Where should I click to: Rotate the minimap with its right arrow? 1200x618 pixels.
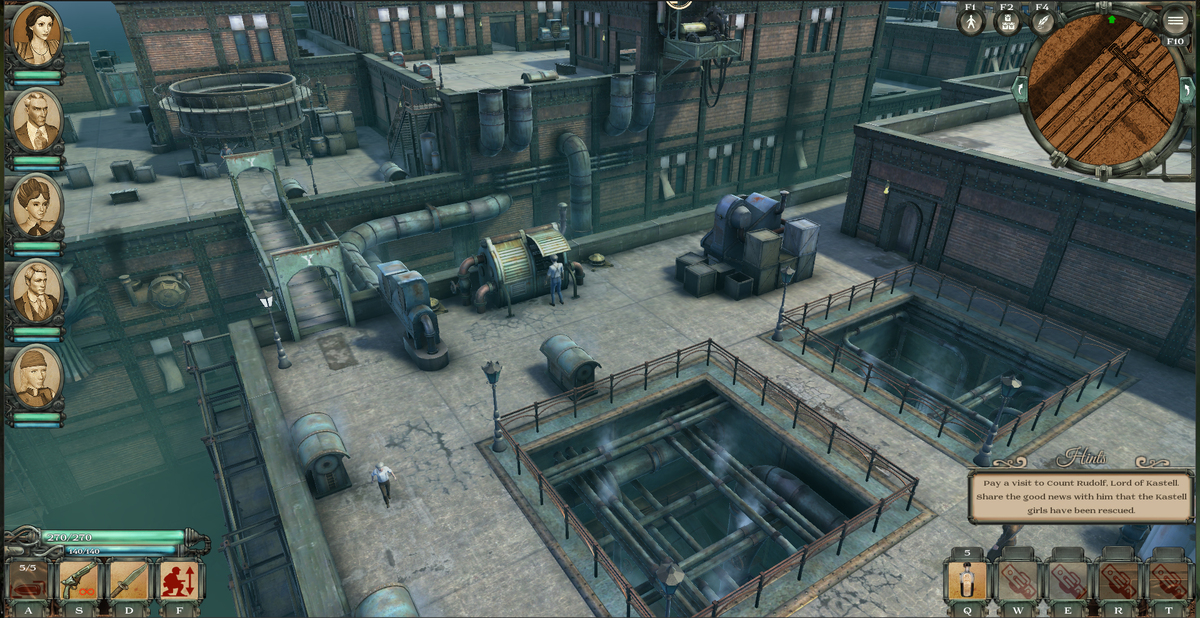pyautogui.click(x=1186, y=91)
